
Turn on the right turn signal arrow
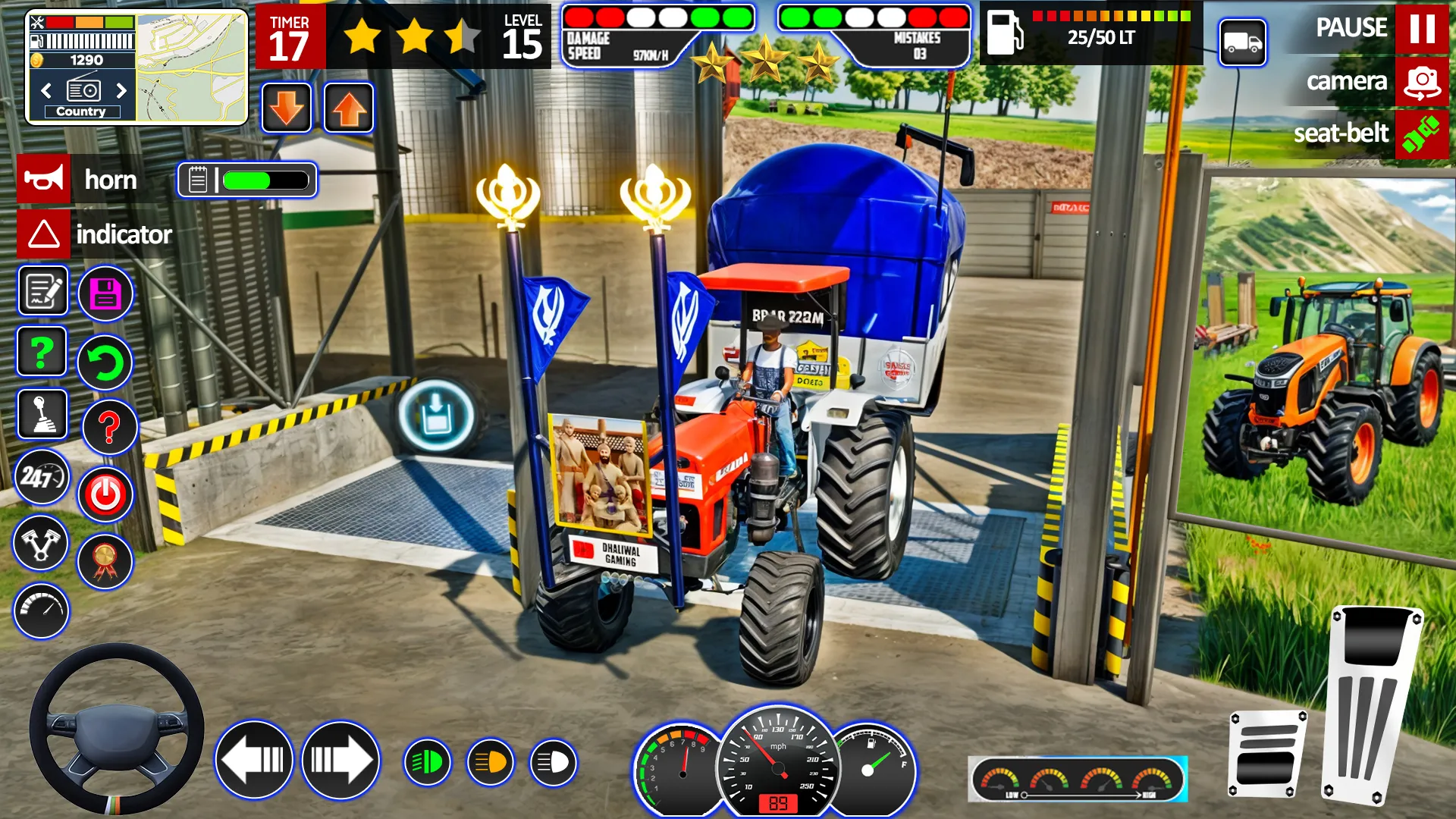pyautogui.click(x=340, y=760)
